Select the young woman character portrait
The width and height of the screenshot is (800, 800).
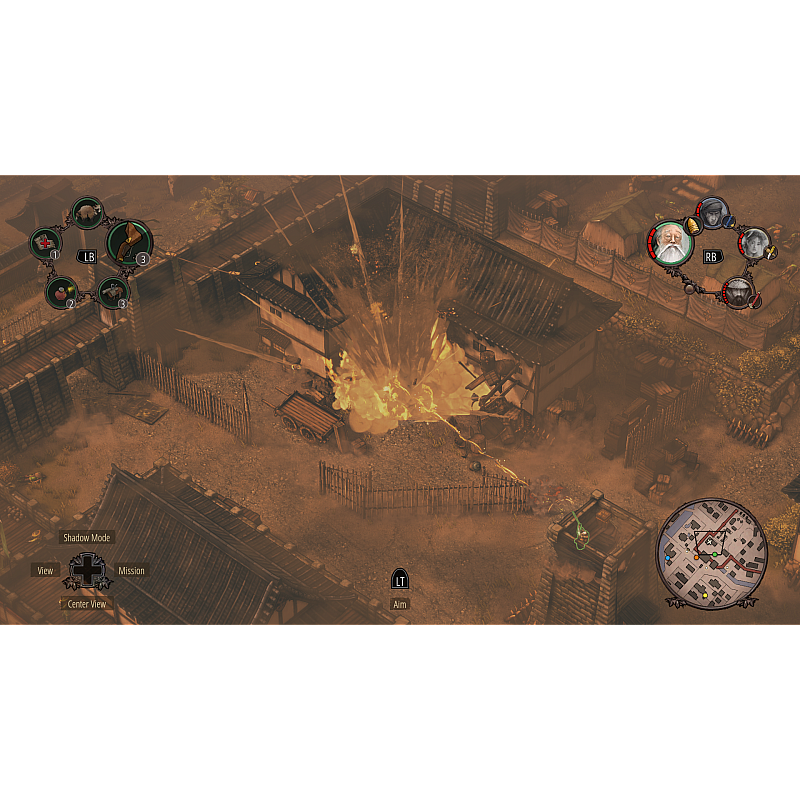click(x=754, y=243)
